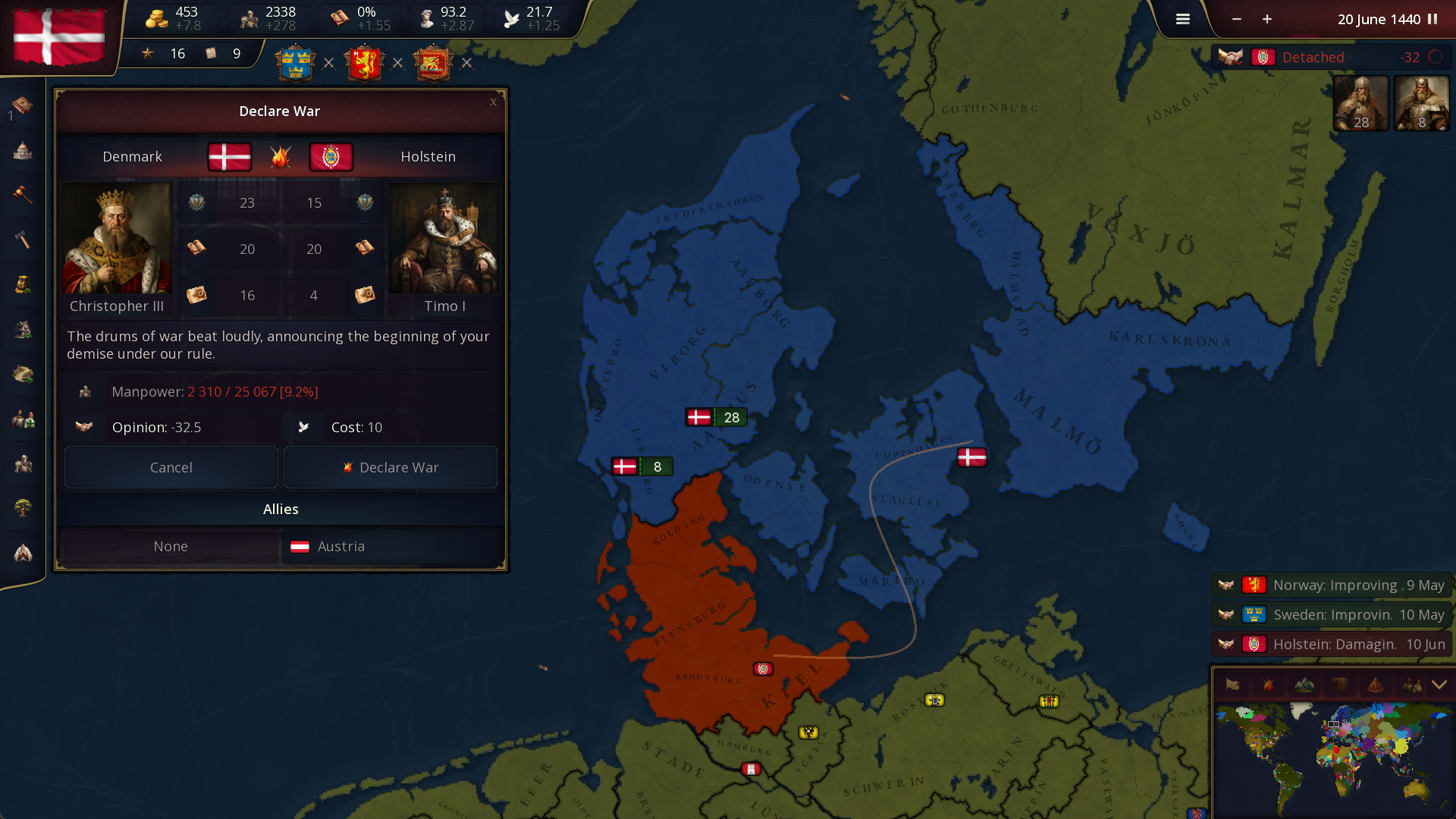
Task: Open the hamburger menu
Action: [x=1182, y=19]
